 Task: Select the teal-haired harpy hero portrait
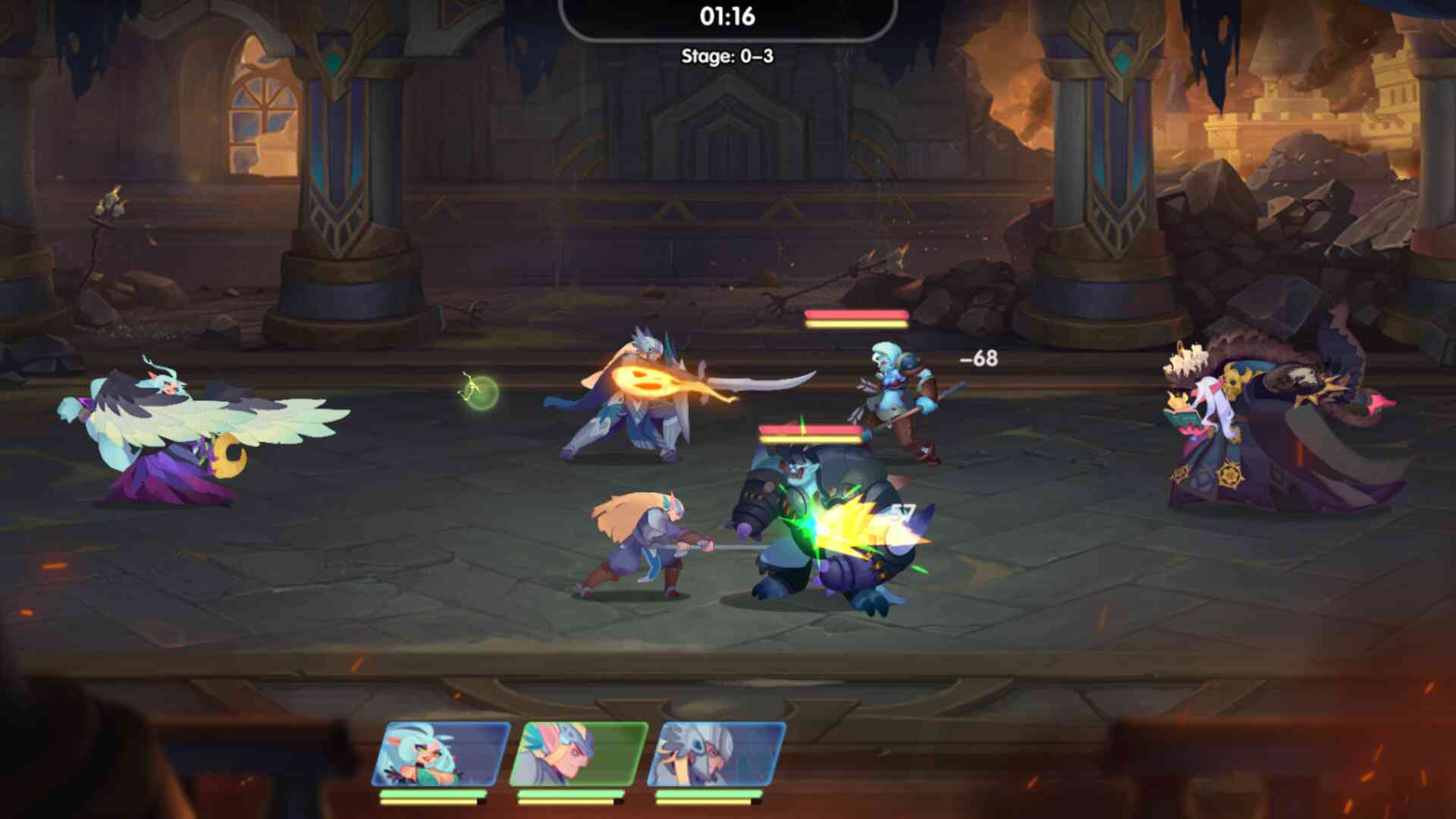coord(441,754)
